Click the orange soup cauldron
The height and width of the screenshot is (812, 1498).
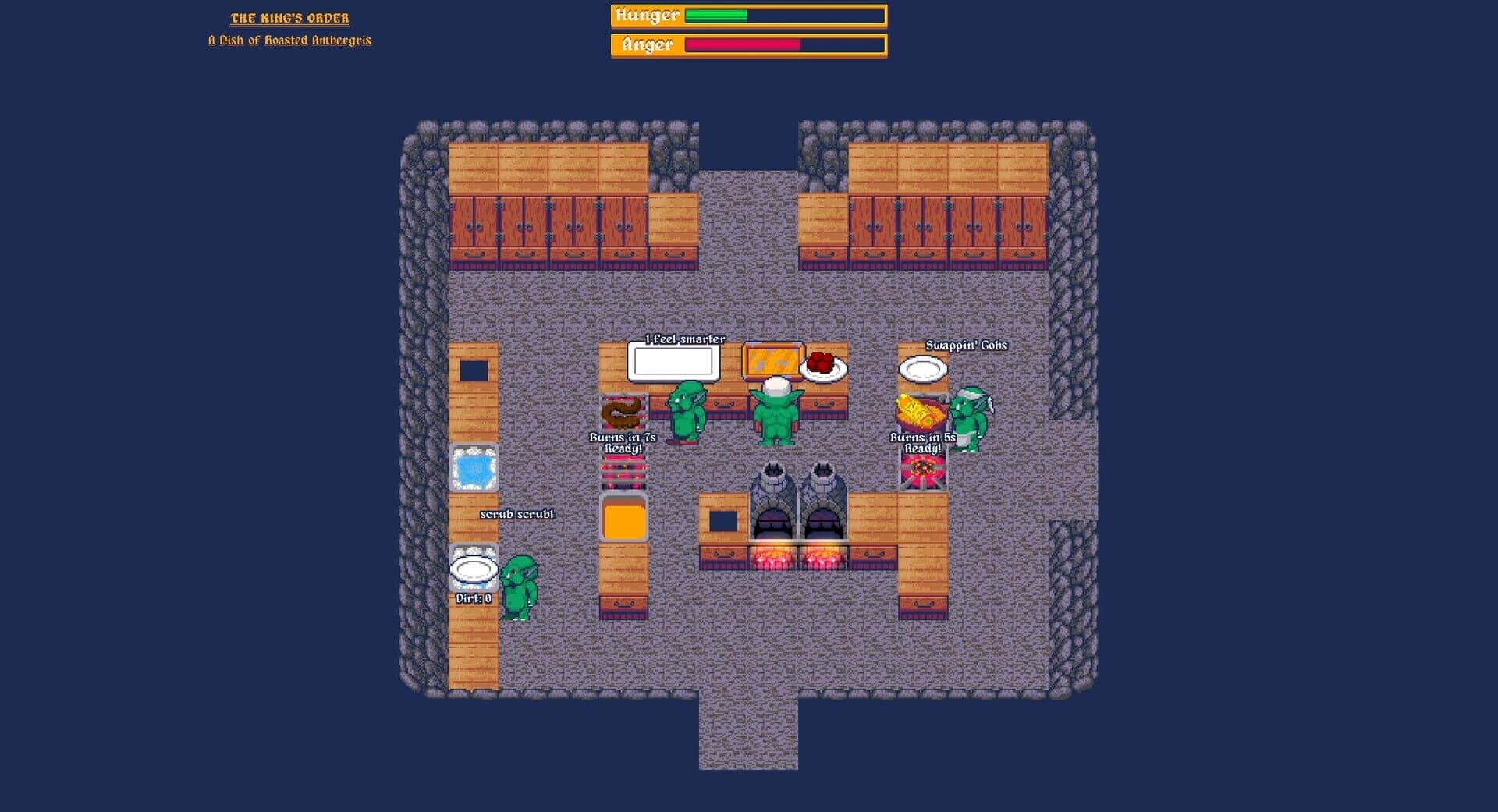(x=622, y=519)
